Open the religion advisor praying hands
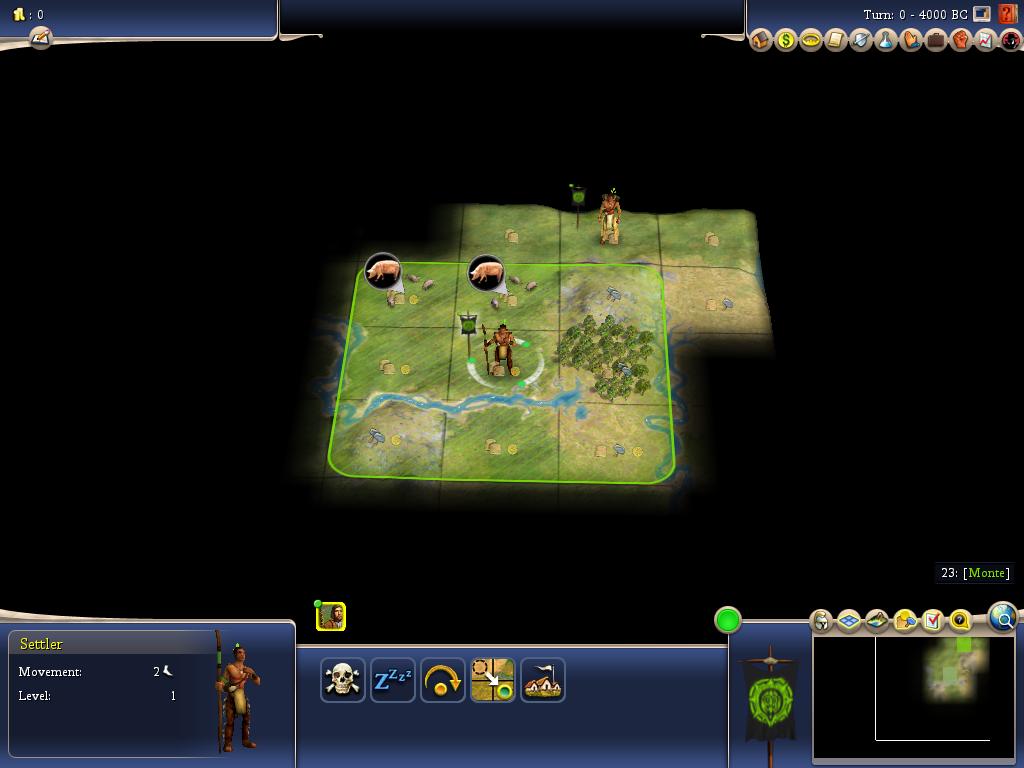Screen dimensions: 1024x768 pyautogui.click(x=910, y=41)
